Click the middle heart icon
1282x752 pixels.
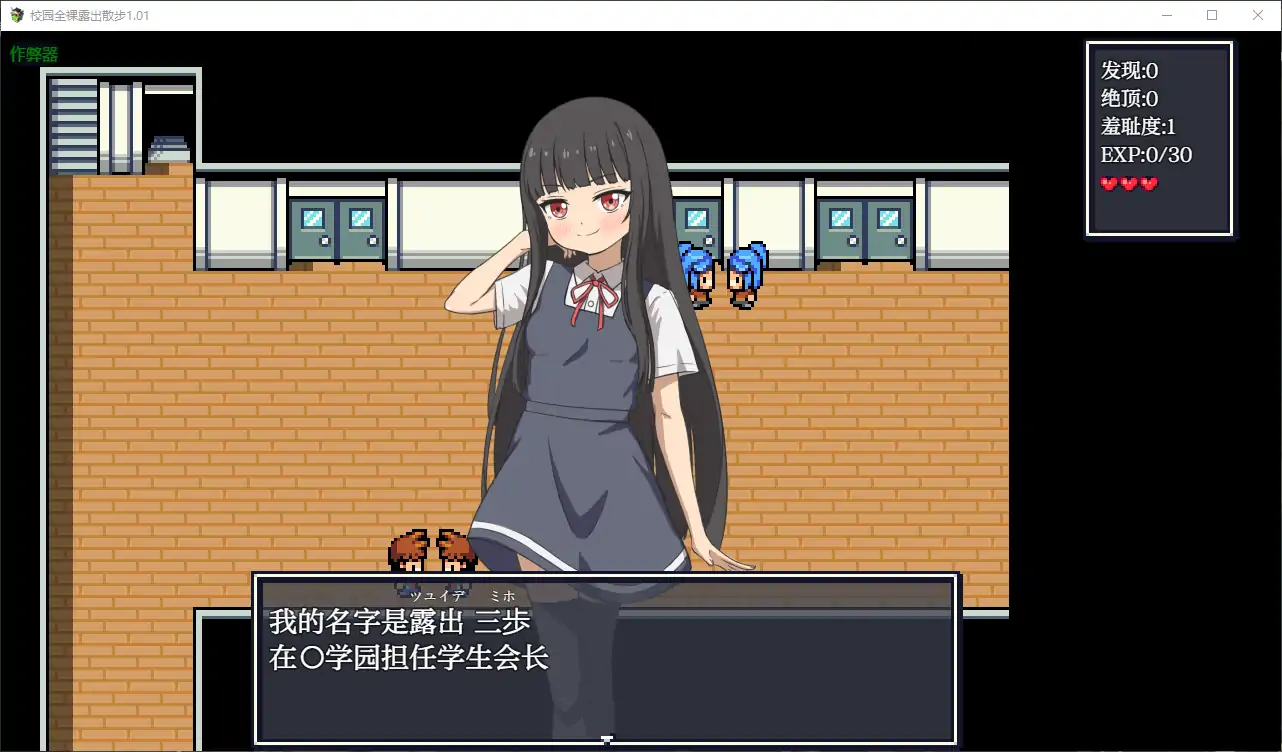[1130, 184]
